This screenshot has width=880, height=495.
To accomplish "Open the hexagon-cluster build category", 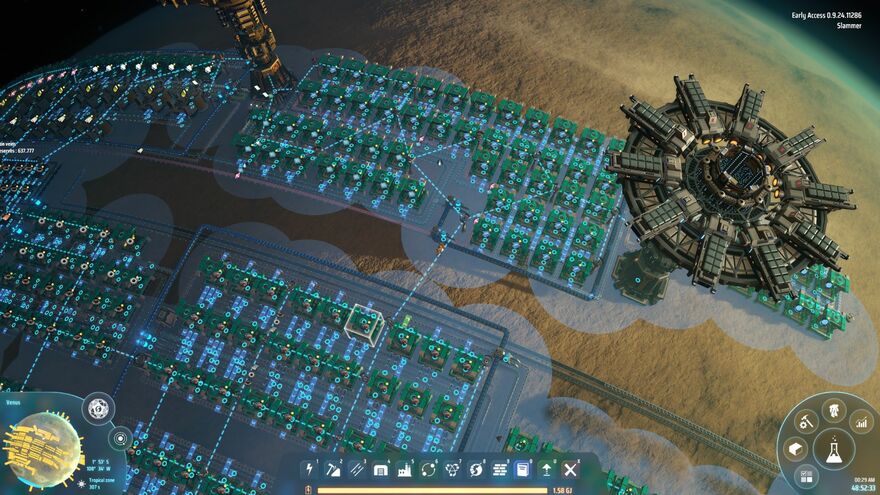I will coord(453,469).
